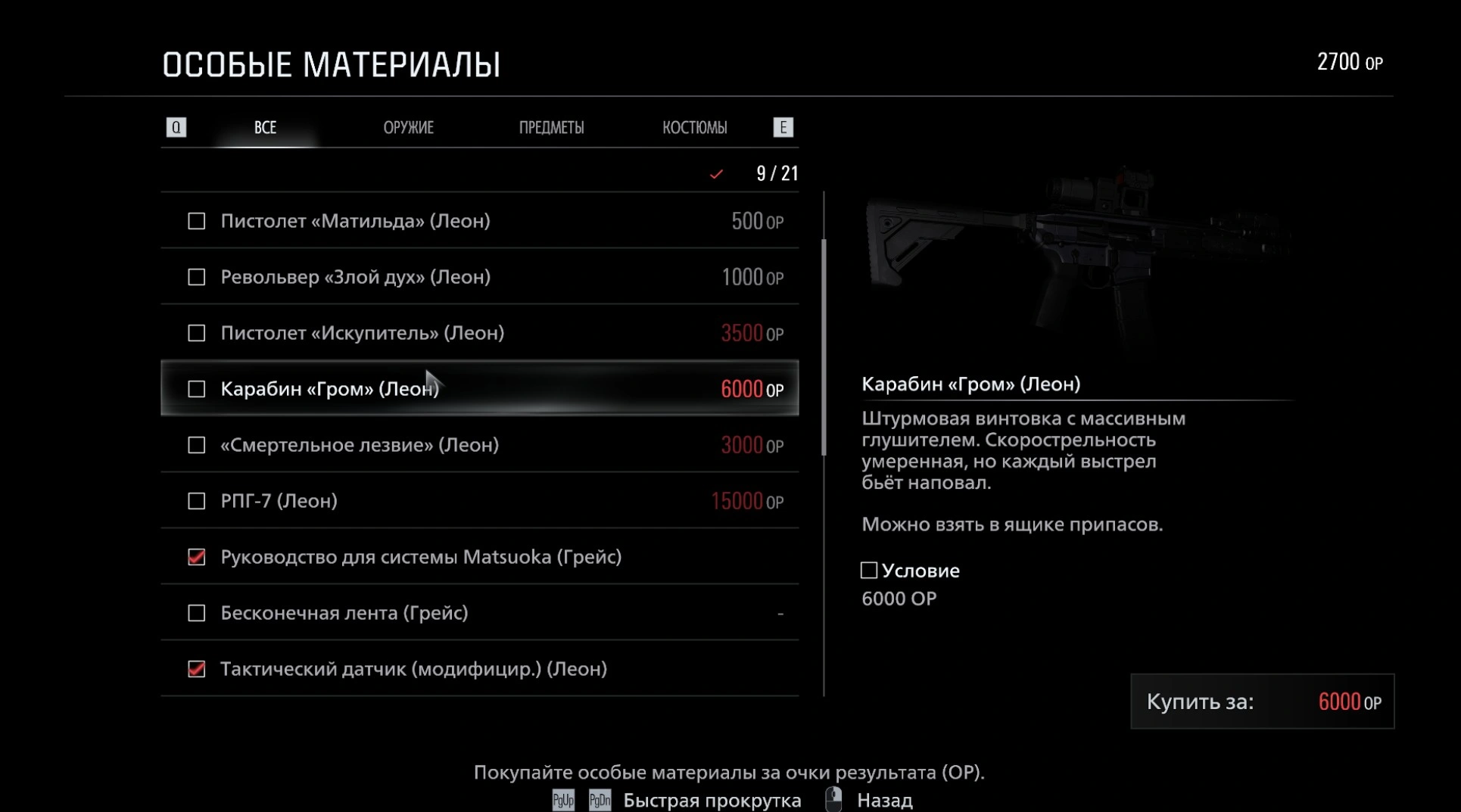This screenshot has height=812, width=1461.
Task: Select Пистолет «Матильда» (Леон) row
Action: click(x=479, y=221)
